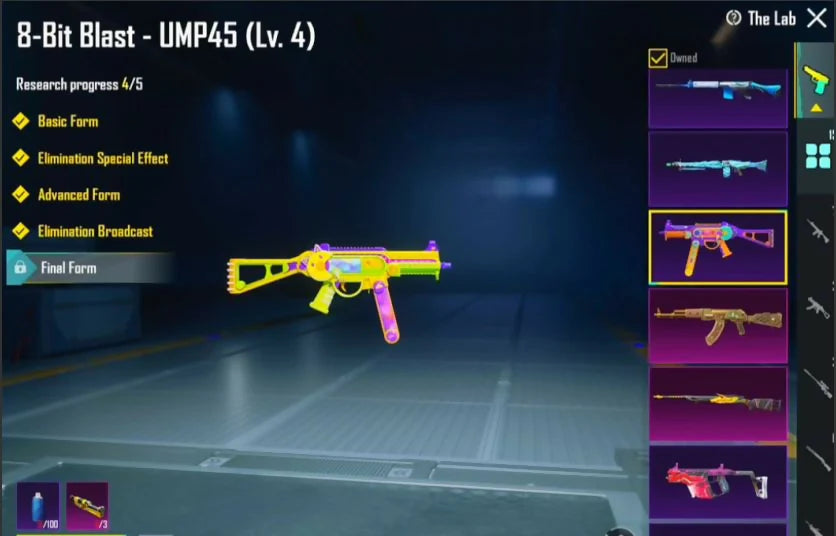836x536 pixels.
Task: Choose the red Vector skin thumbnail
Action: 717,482
